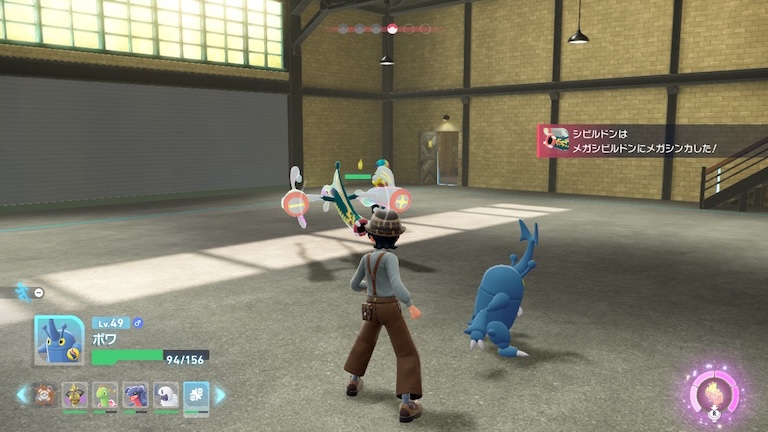
Task: Switch to the Falinks party slot
Action: (x=45, y=395)
